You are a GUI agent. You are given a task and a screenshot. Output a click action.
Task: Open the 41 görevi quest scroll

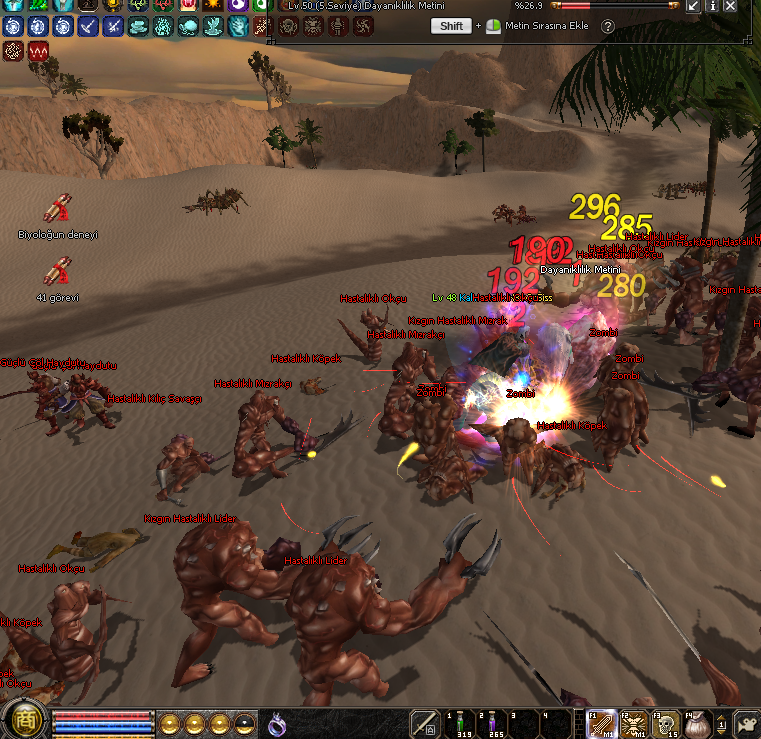(57, 272)
